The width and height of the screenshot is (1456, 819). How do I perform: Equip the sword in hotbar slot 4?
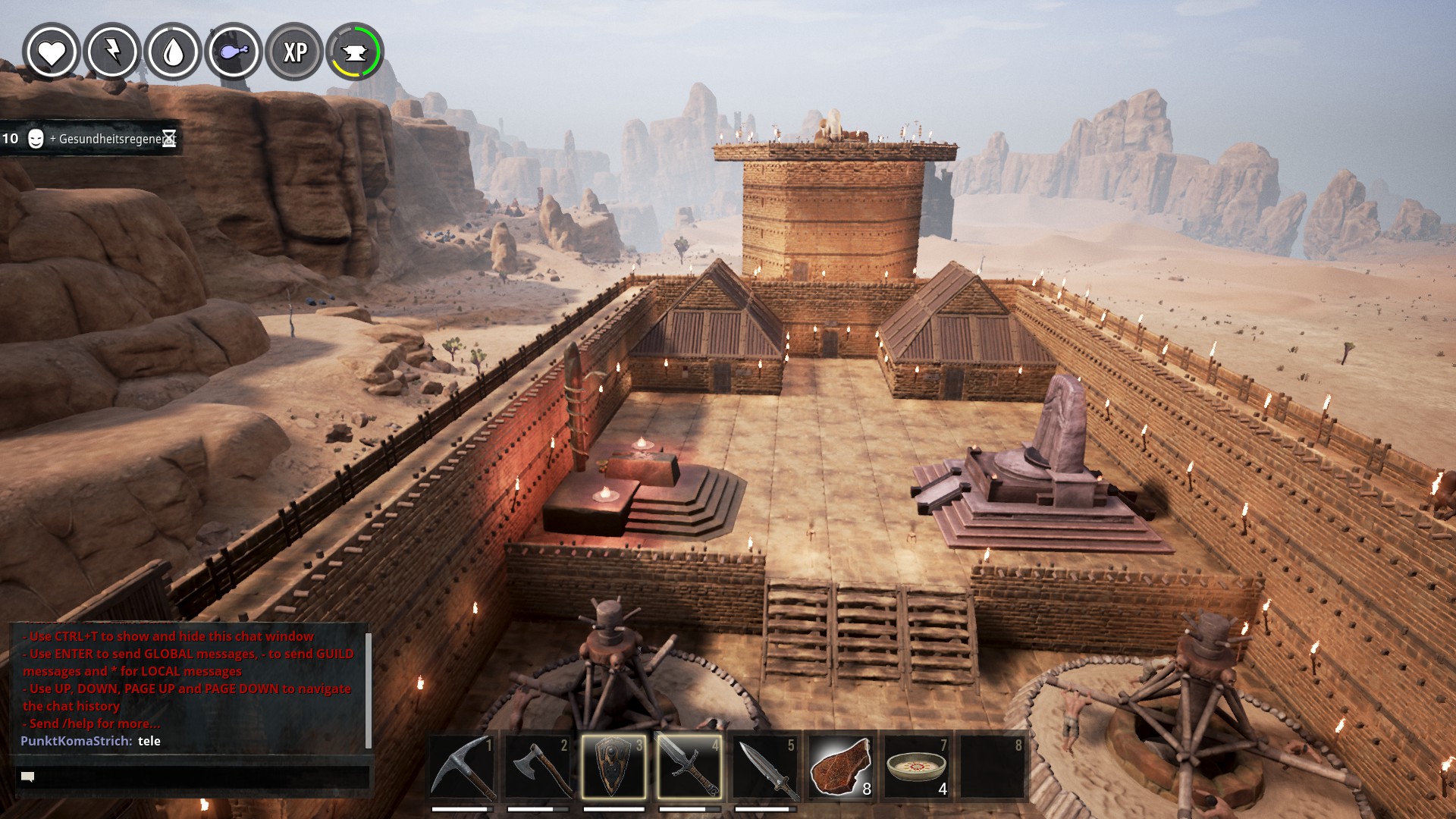pos(689,766)
